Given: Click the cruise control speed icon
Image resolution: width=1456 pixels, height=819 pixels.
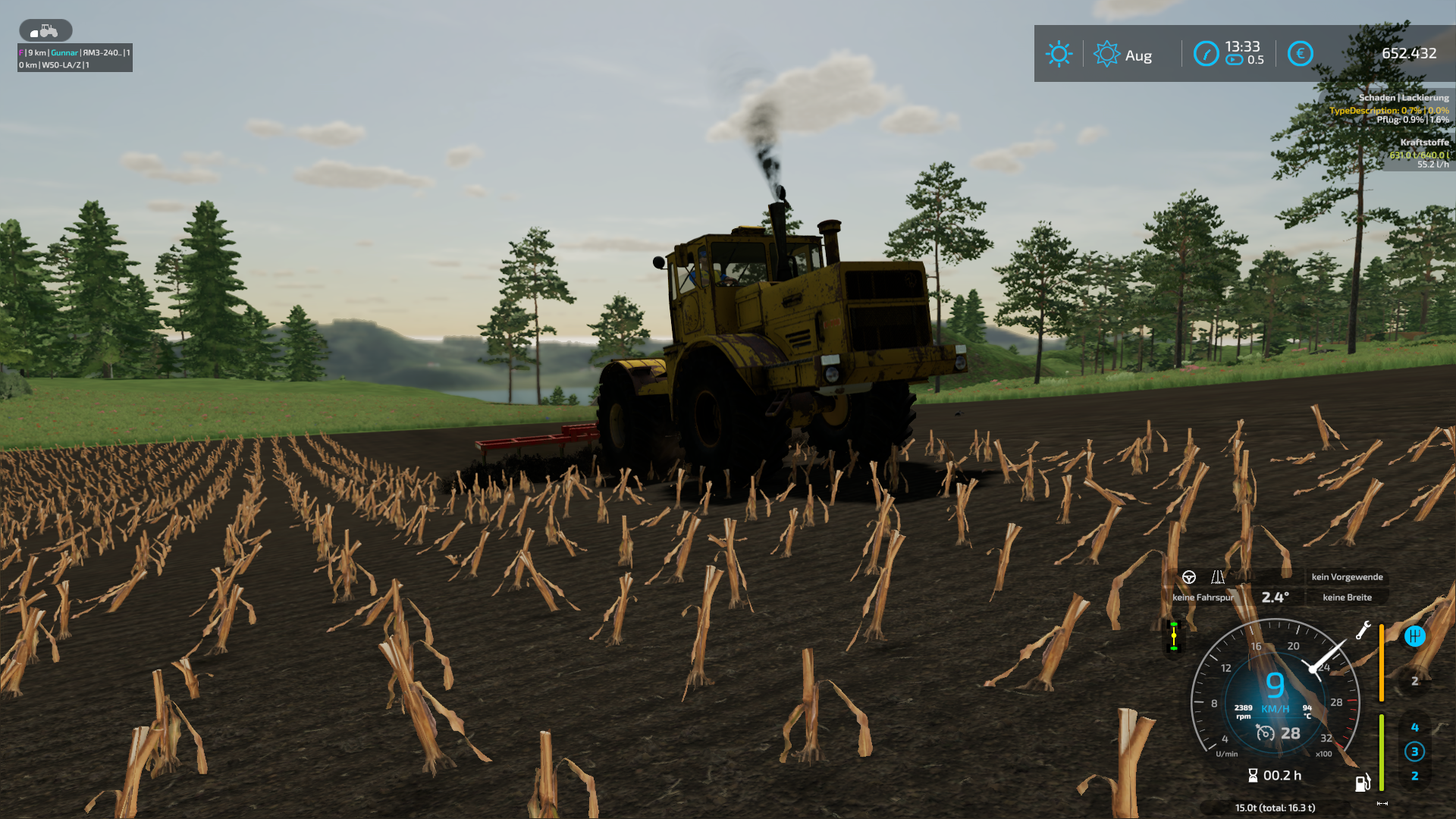Looking at the screenshot, I should [1265, 733].
